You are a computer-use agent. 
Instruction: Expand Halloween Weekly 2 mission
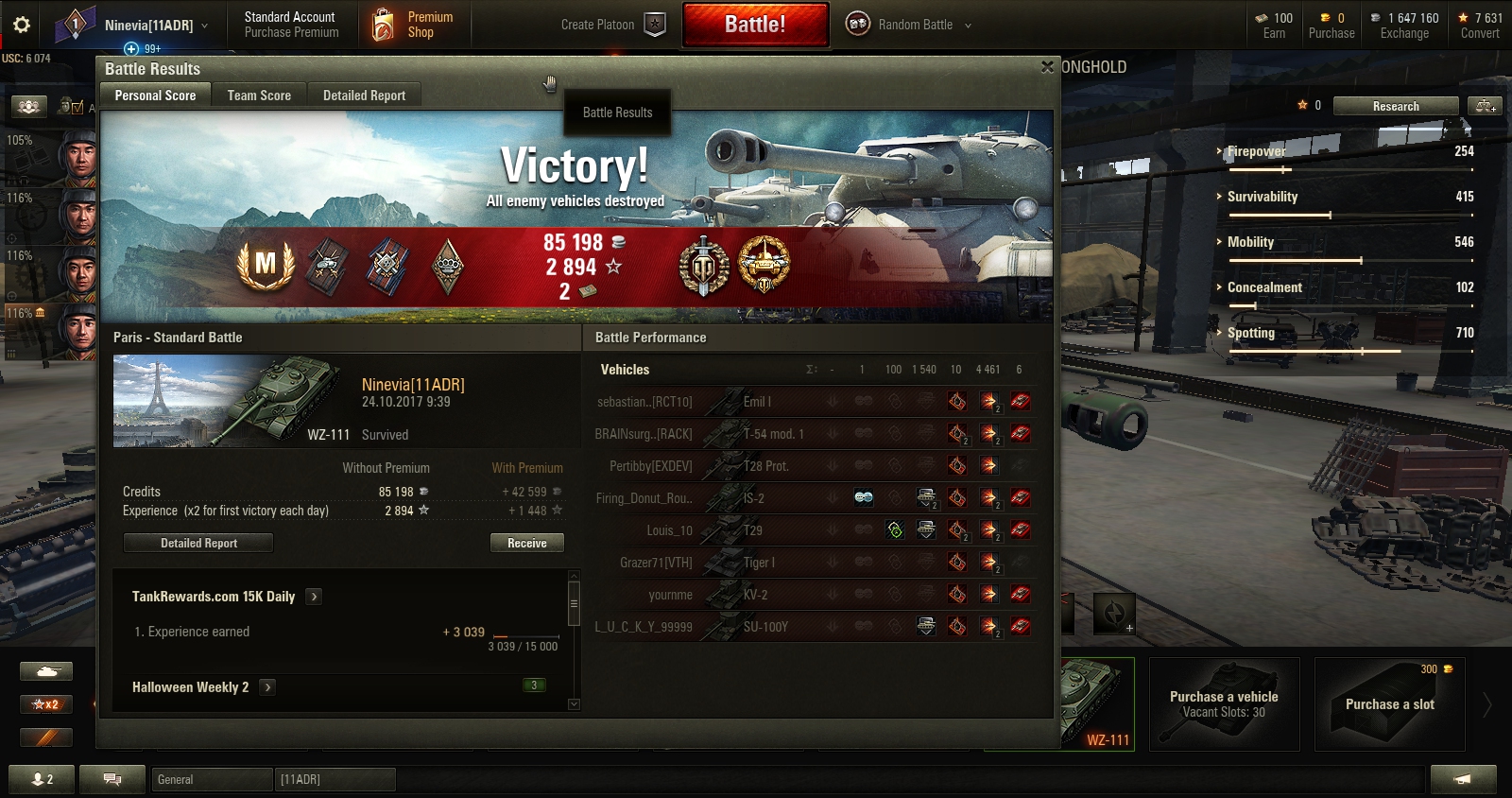coord(268,687)
